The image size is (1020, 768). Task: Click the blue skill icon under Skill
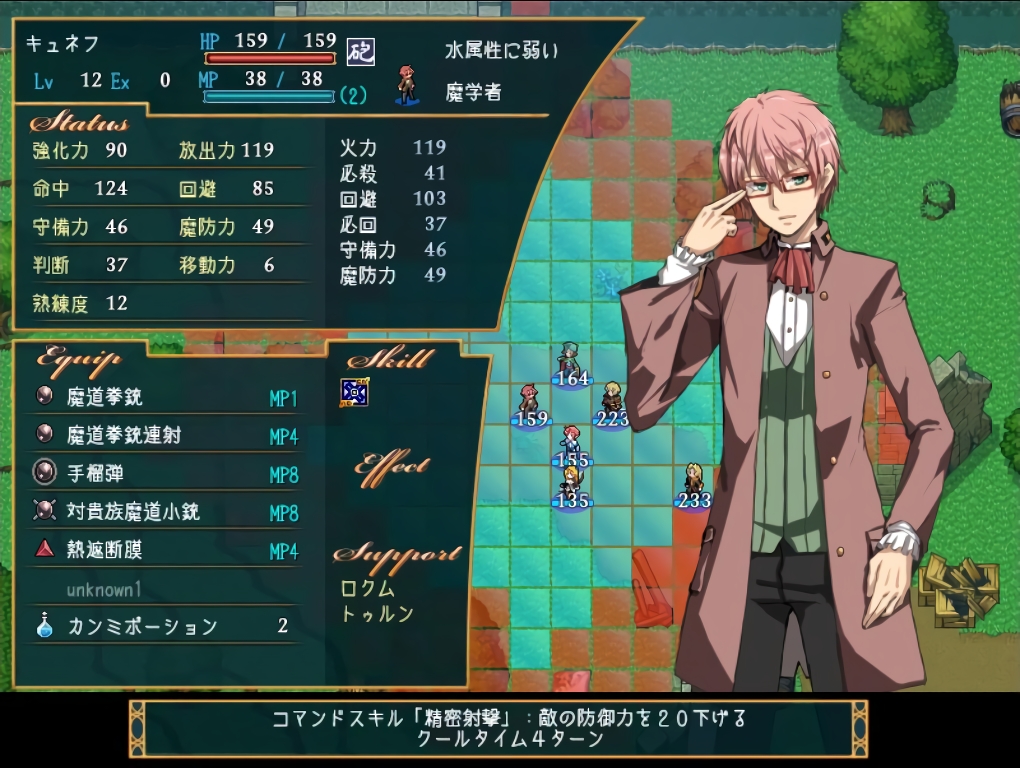(355, 392)
